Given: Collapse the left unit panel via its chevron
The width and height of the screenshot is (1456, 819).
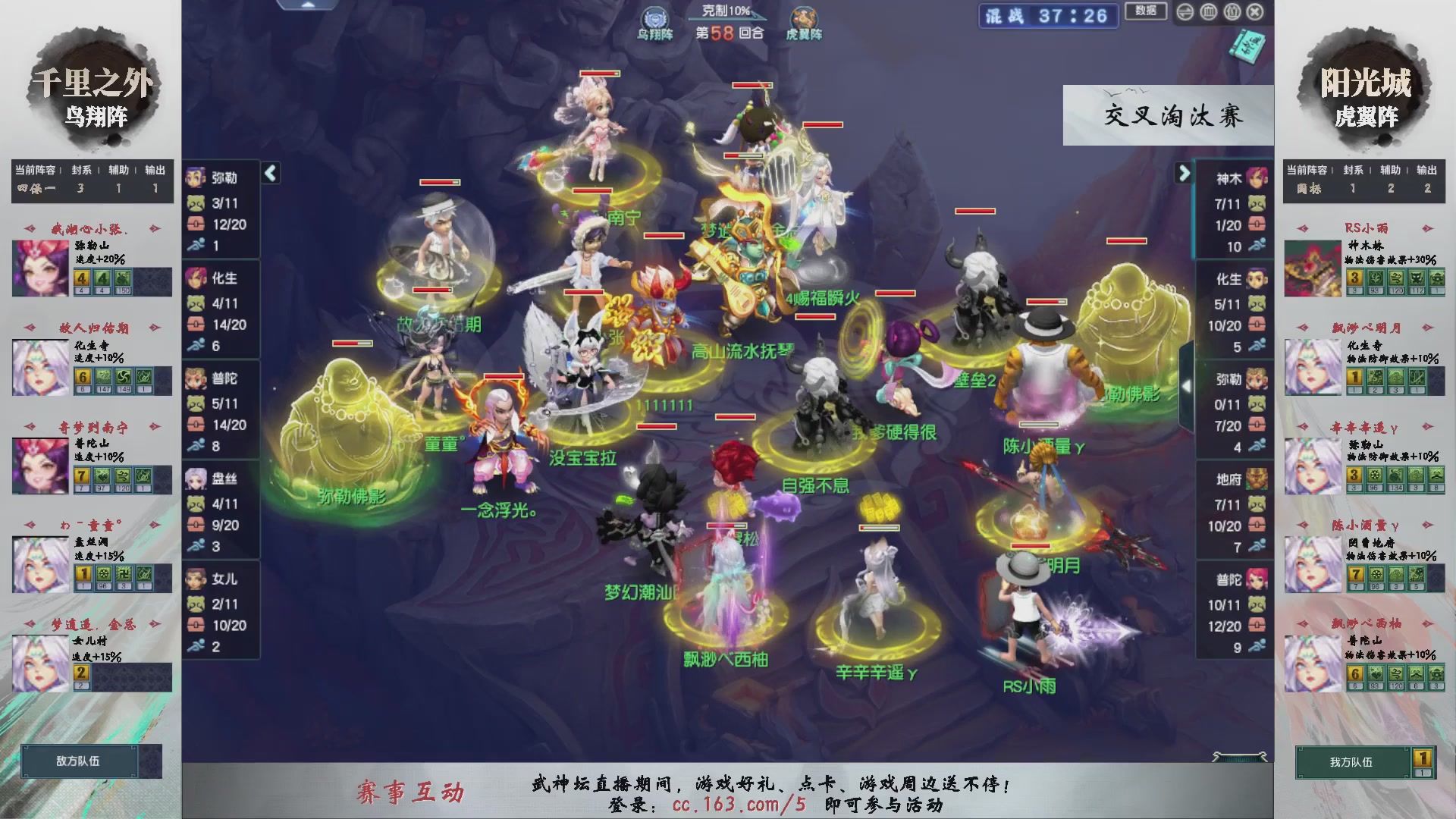Looking at the screenshot, I should point(270,173).
